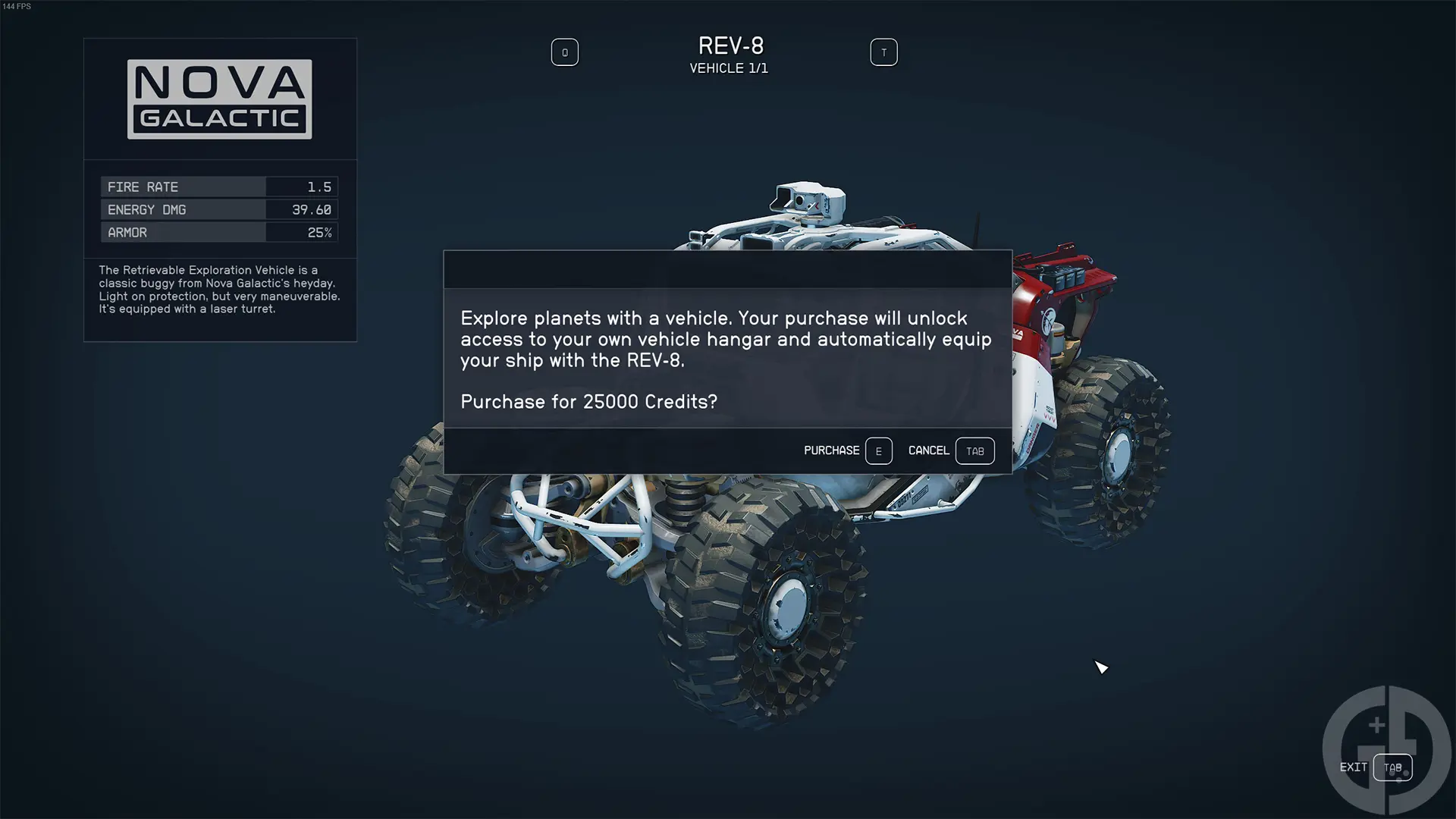Cancel the 25000 Credits purchase
Screen dimensions: 1456x819
click(928, 450)
